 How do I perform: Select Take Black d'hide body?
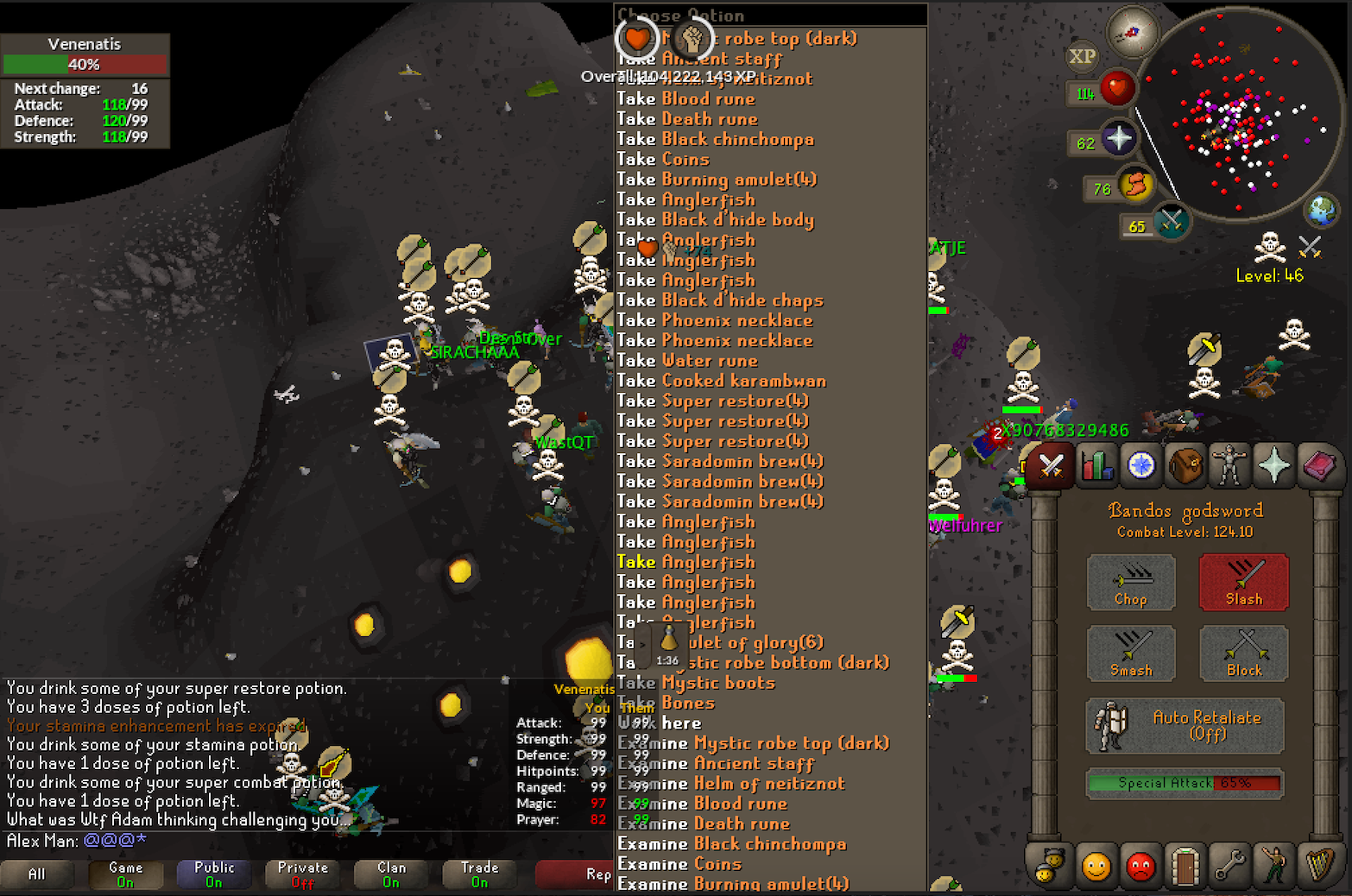pyautogui.click(x=715, y=219)
